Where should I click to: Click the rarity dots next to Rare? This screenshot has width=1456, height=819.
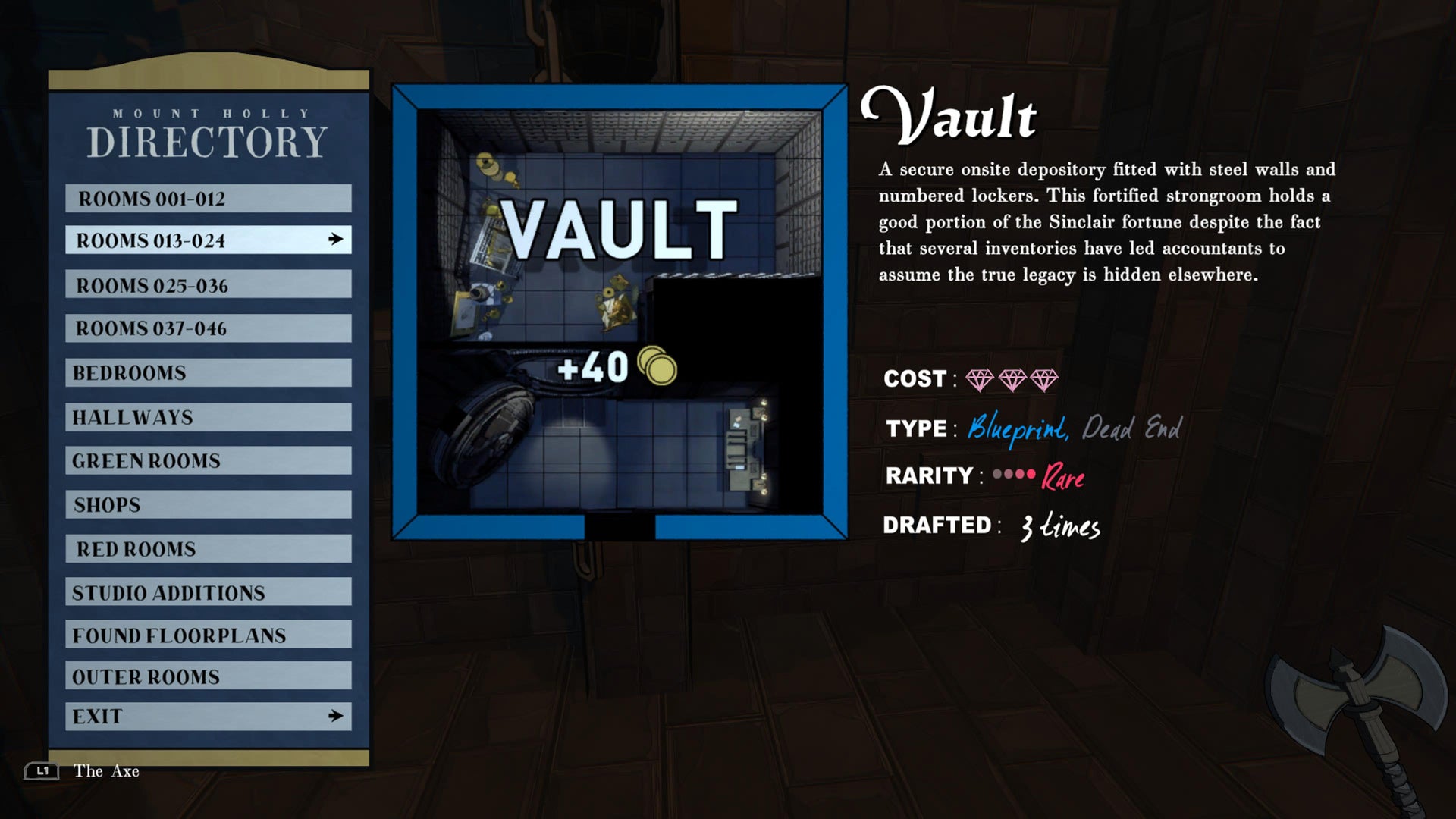coord(1014,472)
